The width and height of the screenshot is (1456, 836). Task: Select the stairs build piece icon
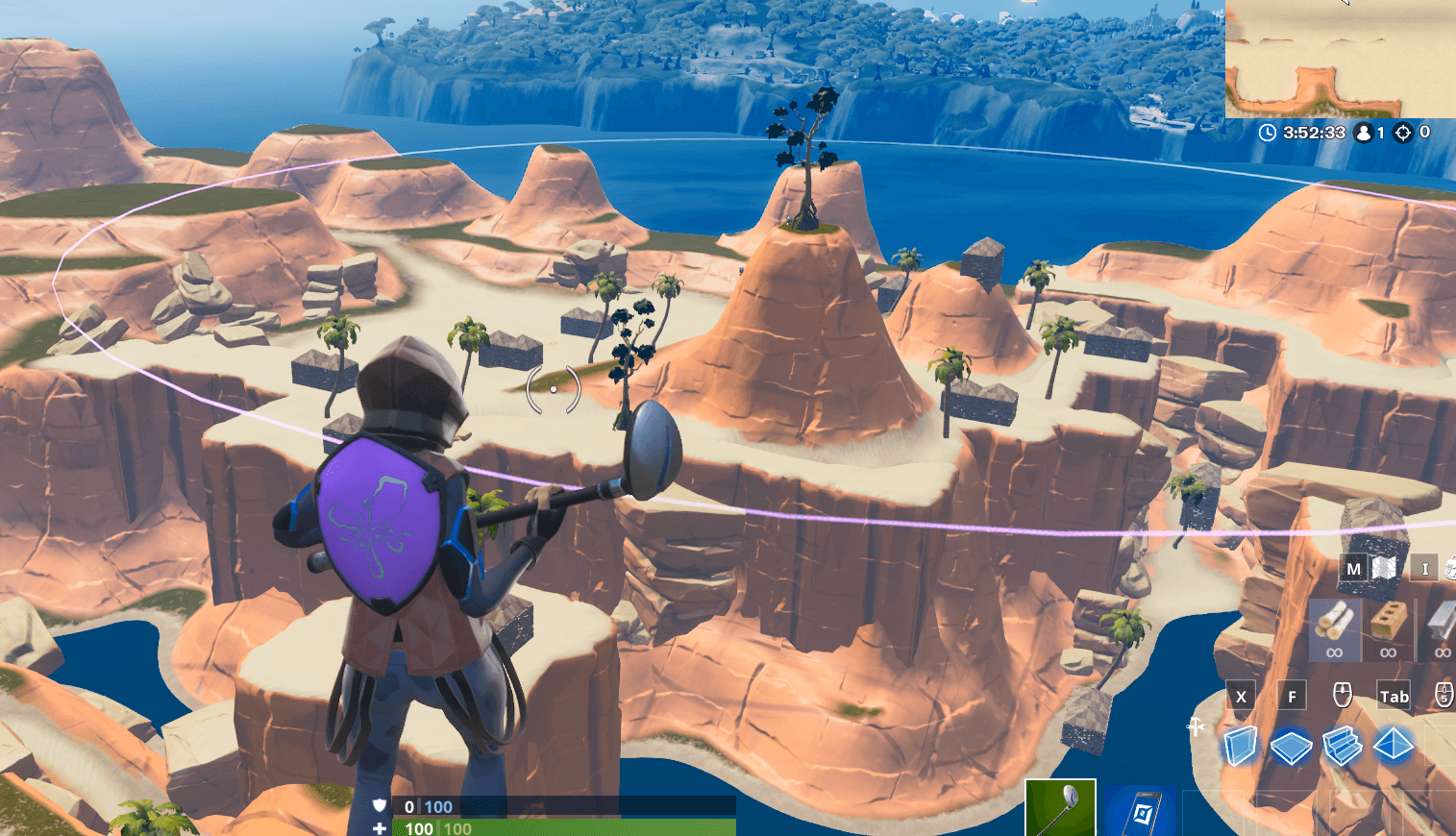(1342, 745)
